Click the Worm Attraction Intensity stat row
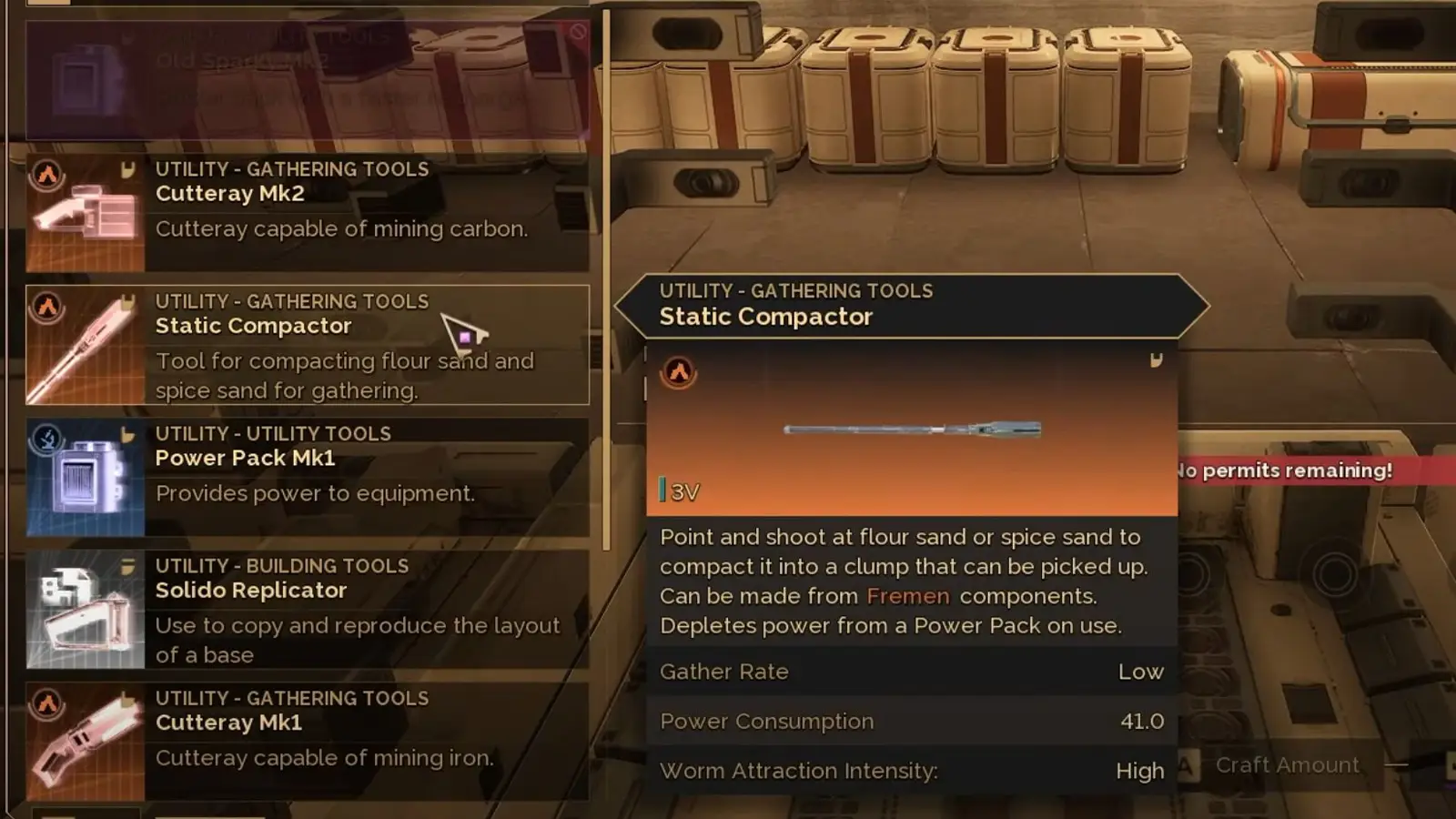Viewport: 1456px width, 819px height. pyautogui.click(x=910, y=770)
